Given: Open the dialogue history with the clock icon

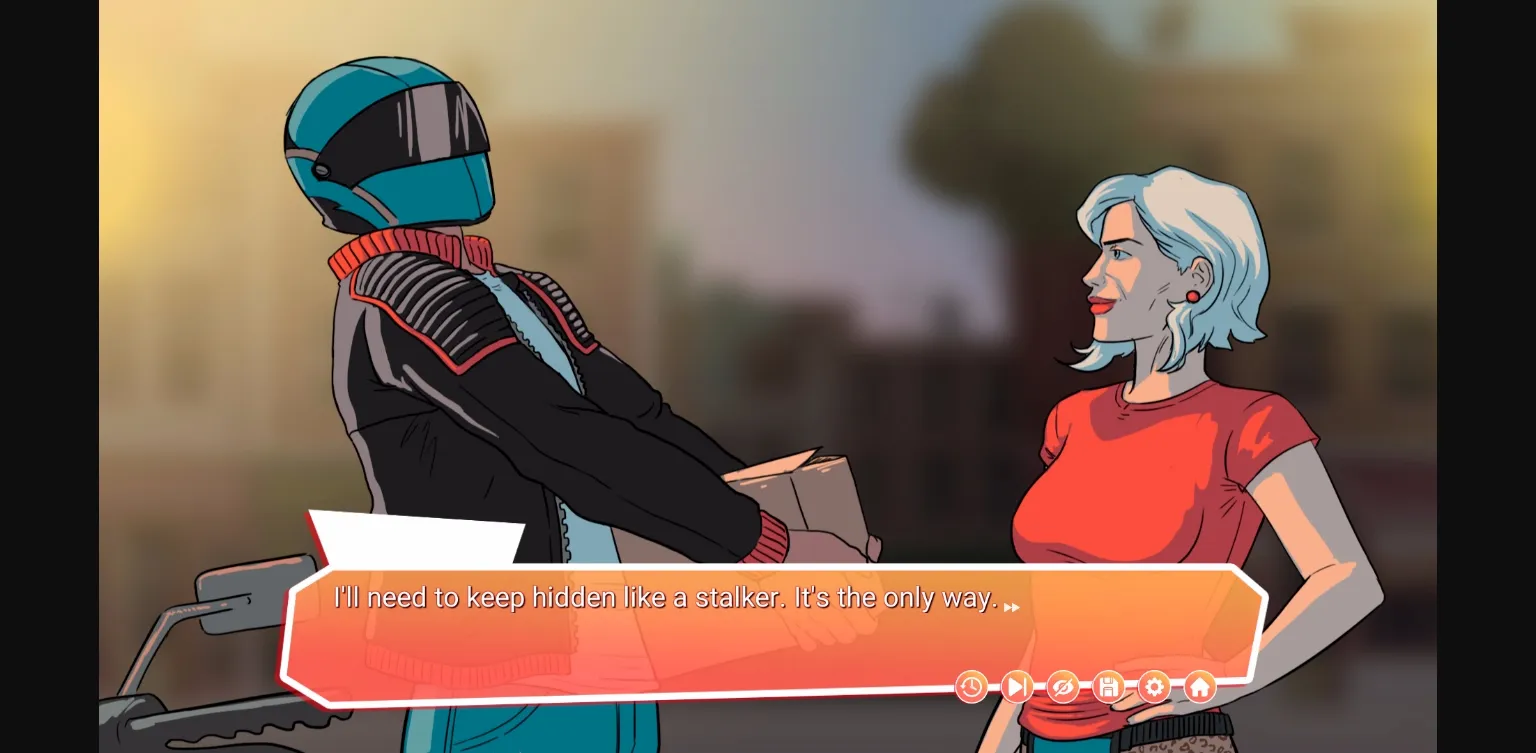Looking at the screenshot, I should (x=971, y=687).
